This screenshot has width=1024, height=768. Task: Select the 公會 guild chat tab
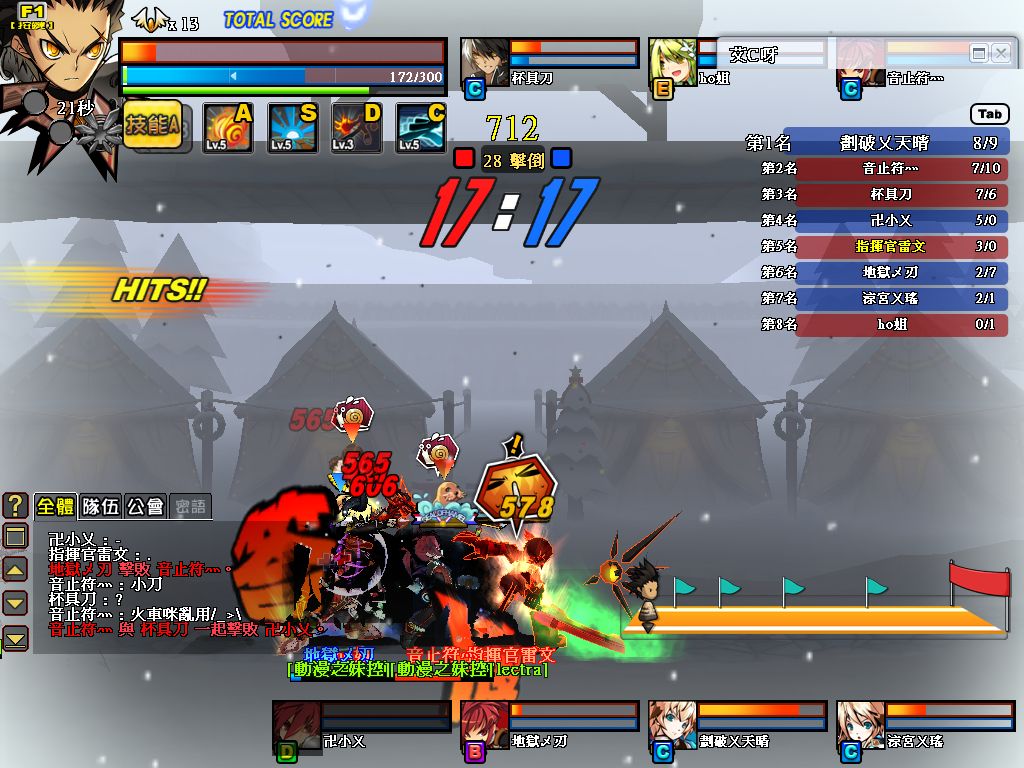tap(145, 506)
